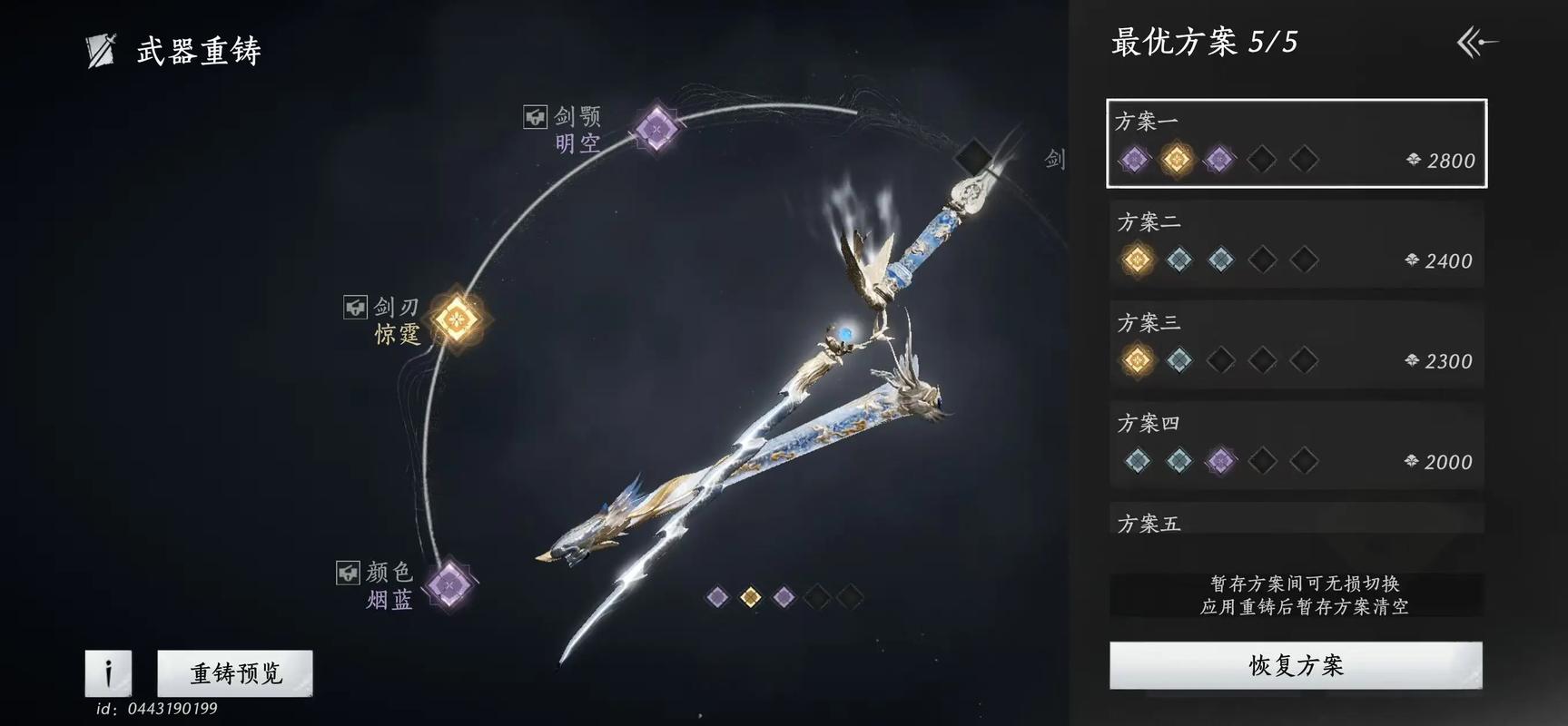This screenshot has width=1568, height=726.
Task: Select the 剑颚 明空 purple node
Action: click(x=656, y=129)
